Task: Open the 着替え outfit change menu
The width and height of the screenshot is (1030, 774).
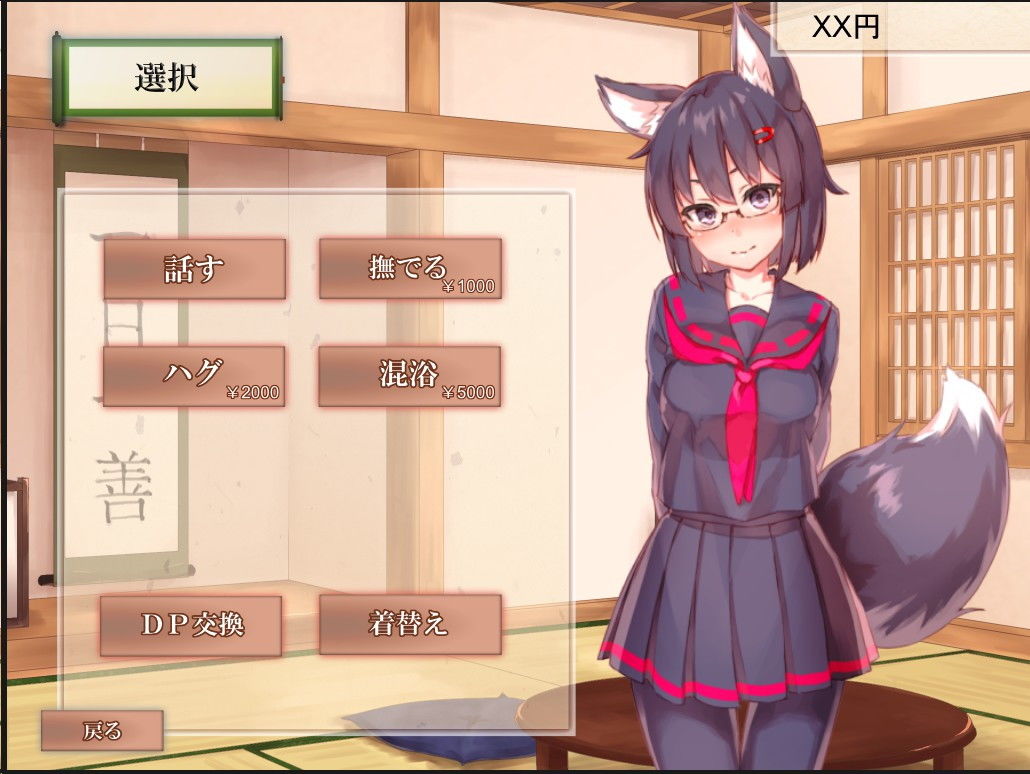Action: coord(410,625)
